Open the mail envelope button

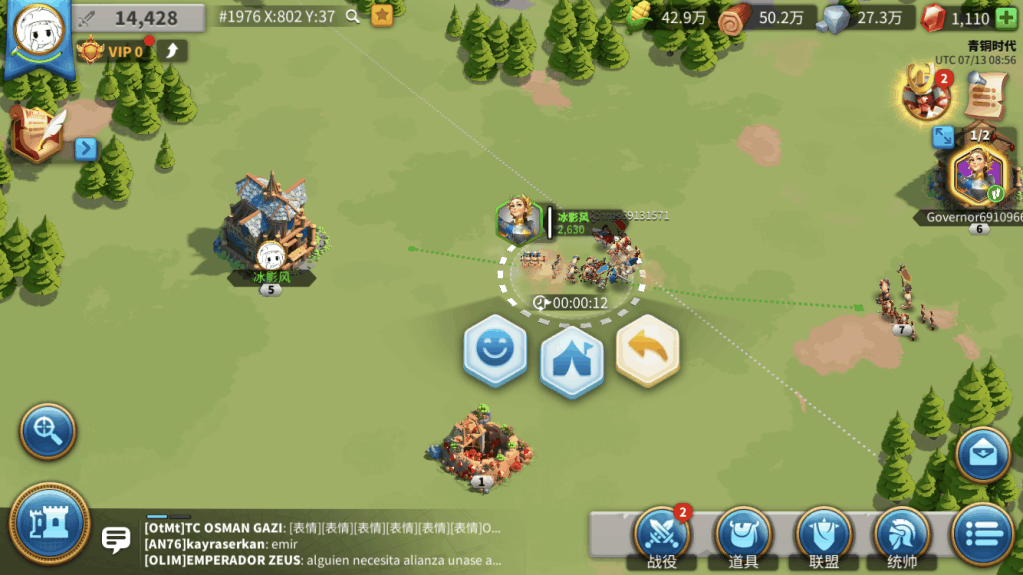coord(983,454)
